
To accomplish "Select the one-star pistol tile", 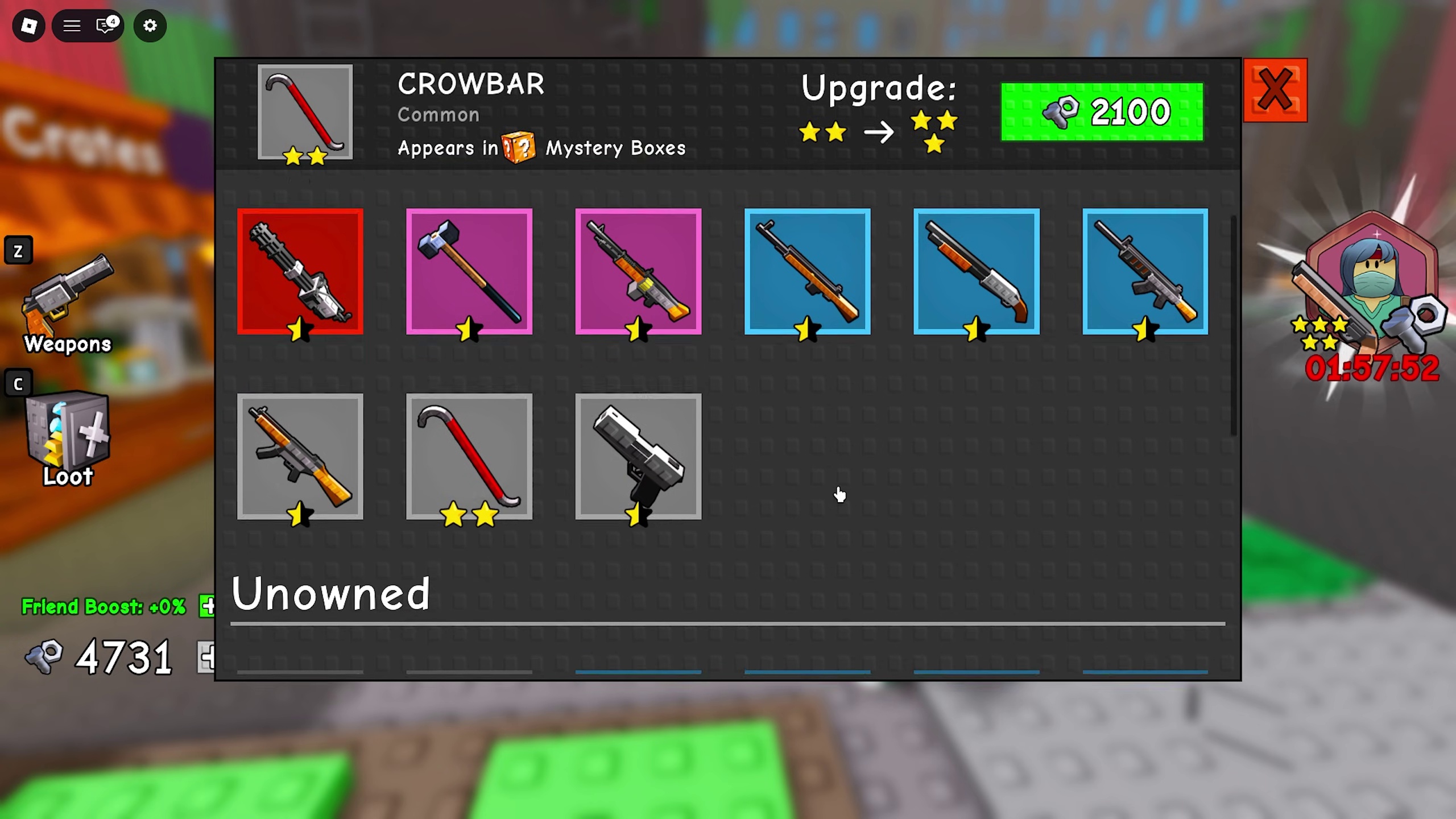I will click(638, 456).
